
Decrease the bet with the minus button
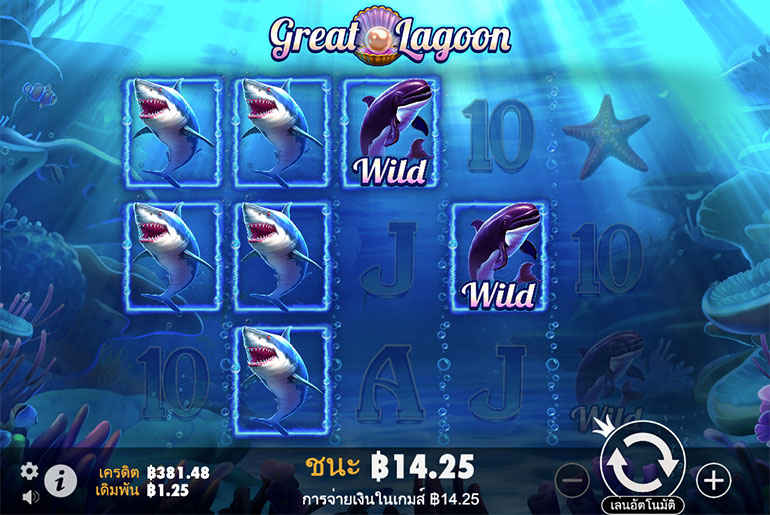[572, 481]
